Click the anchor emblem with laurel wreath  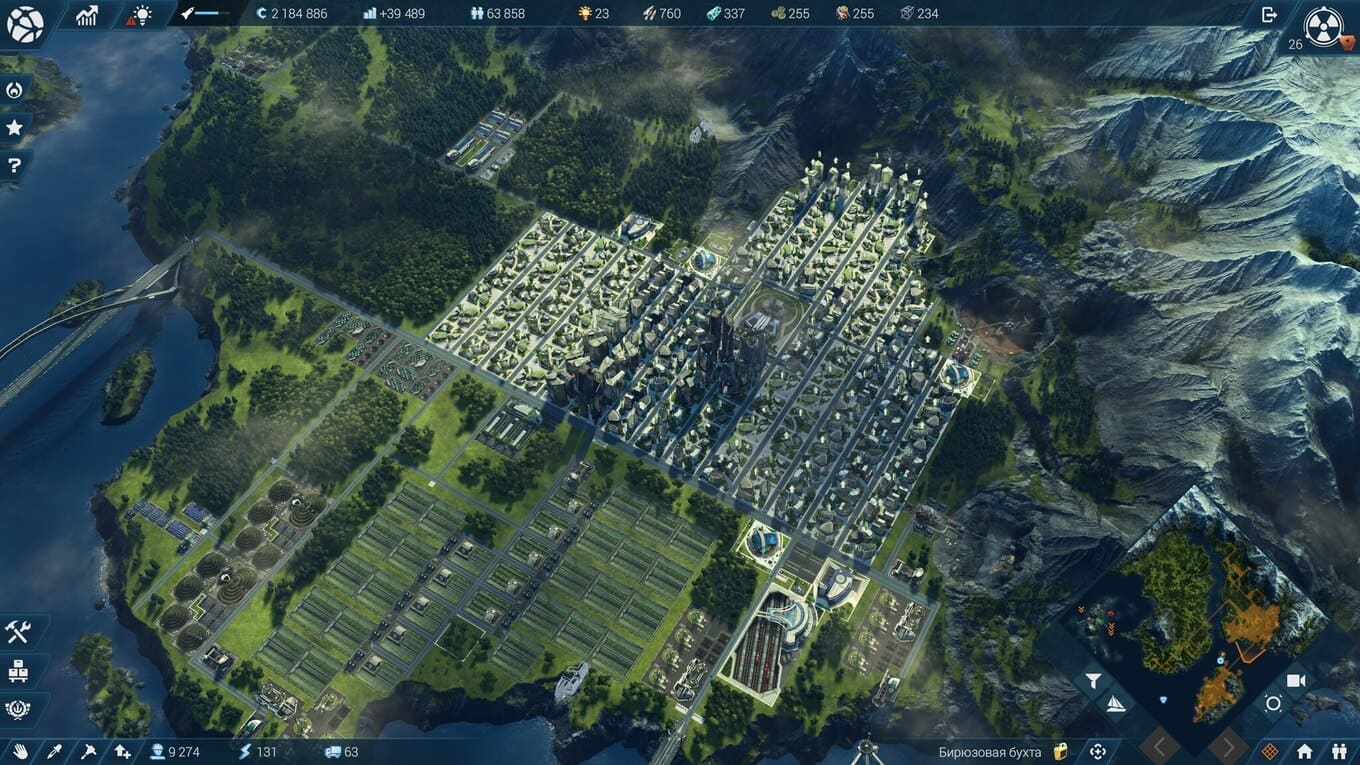pyautogui.click(x=18, y=709)
